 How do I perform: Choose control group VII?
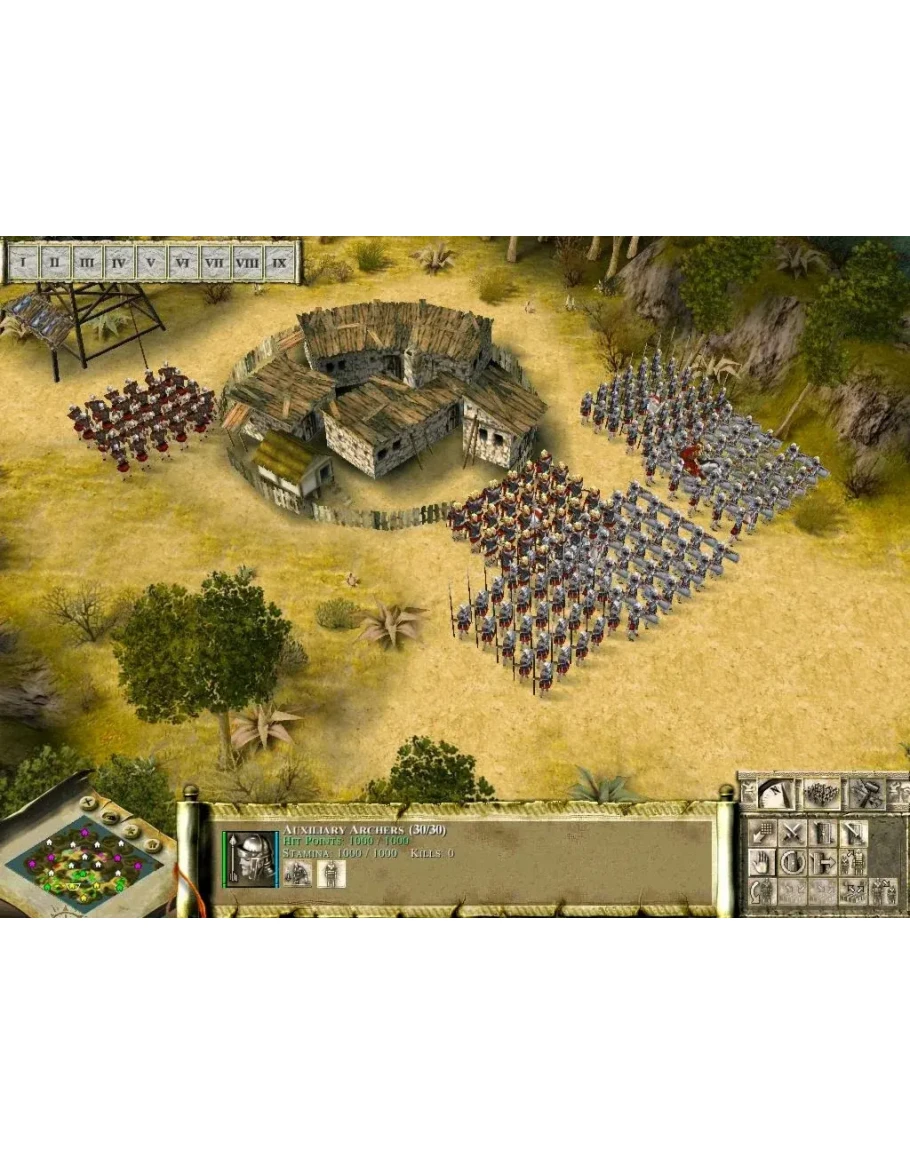pyautogui.click(x=214, y=263)
